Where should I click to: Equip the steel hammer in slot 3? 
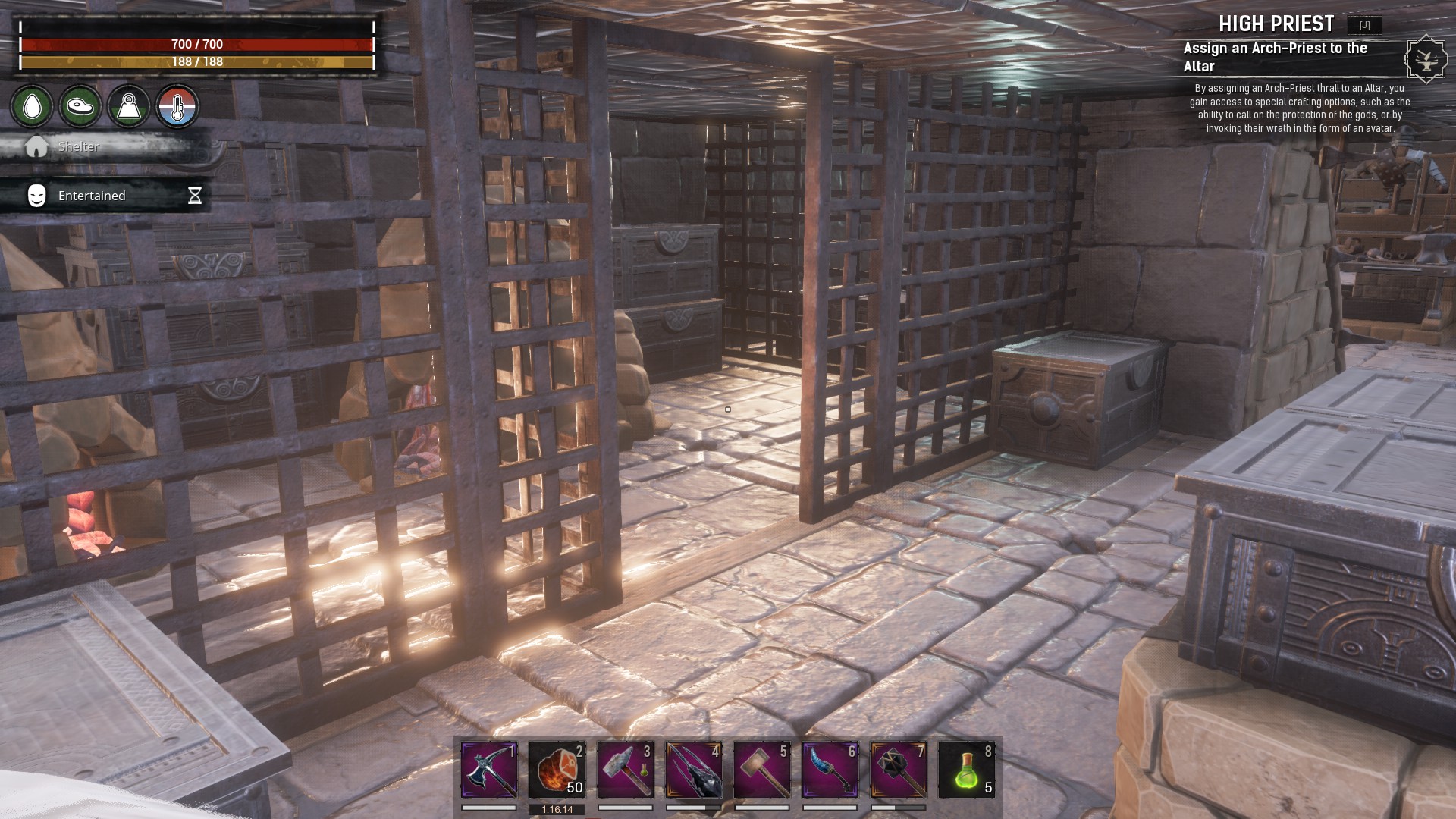click(x=626, y=770)
